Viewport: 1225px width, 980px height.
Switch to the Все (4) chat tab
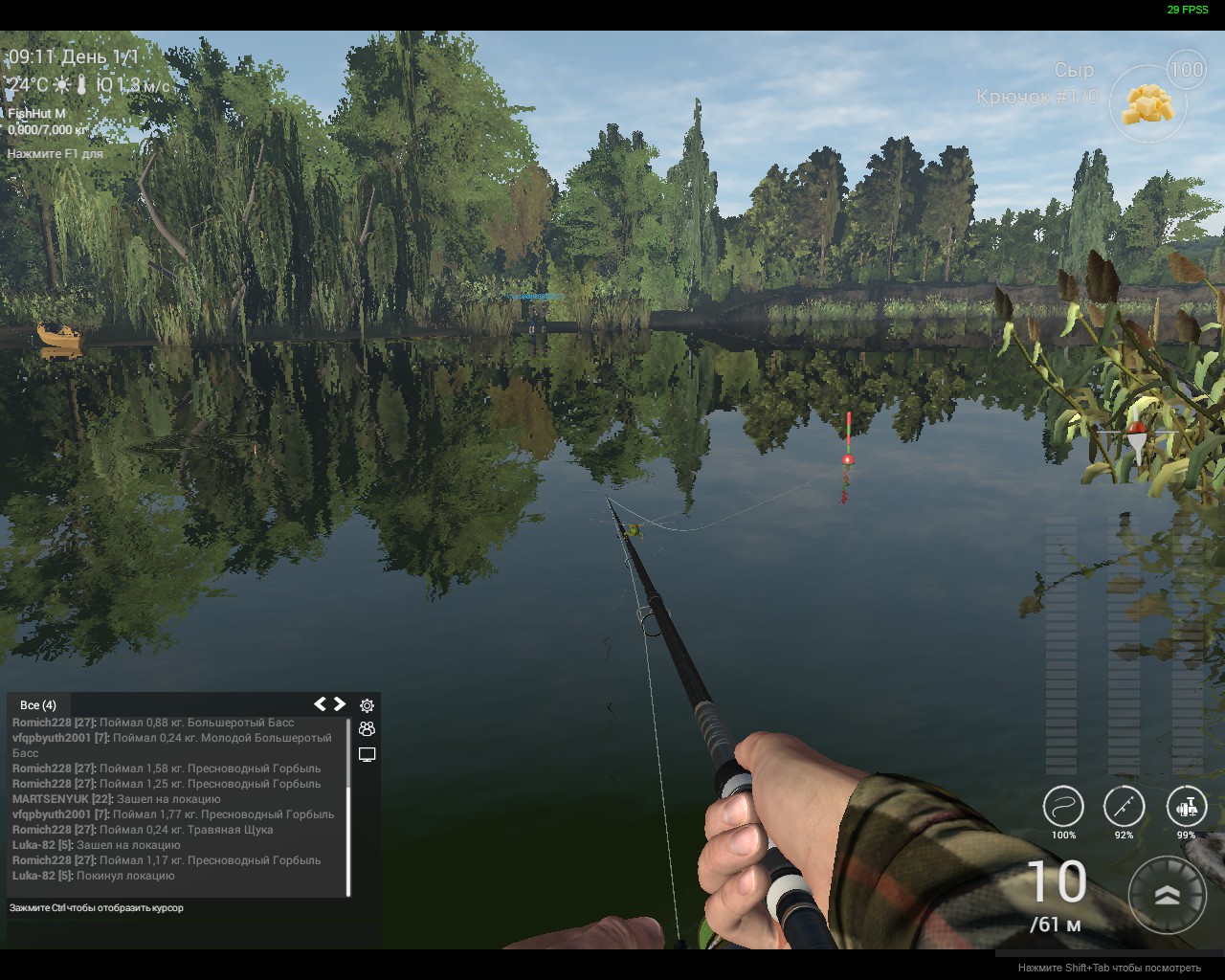38,704
